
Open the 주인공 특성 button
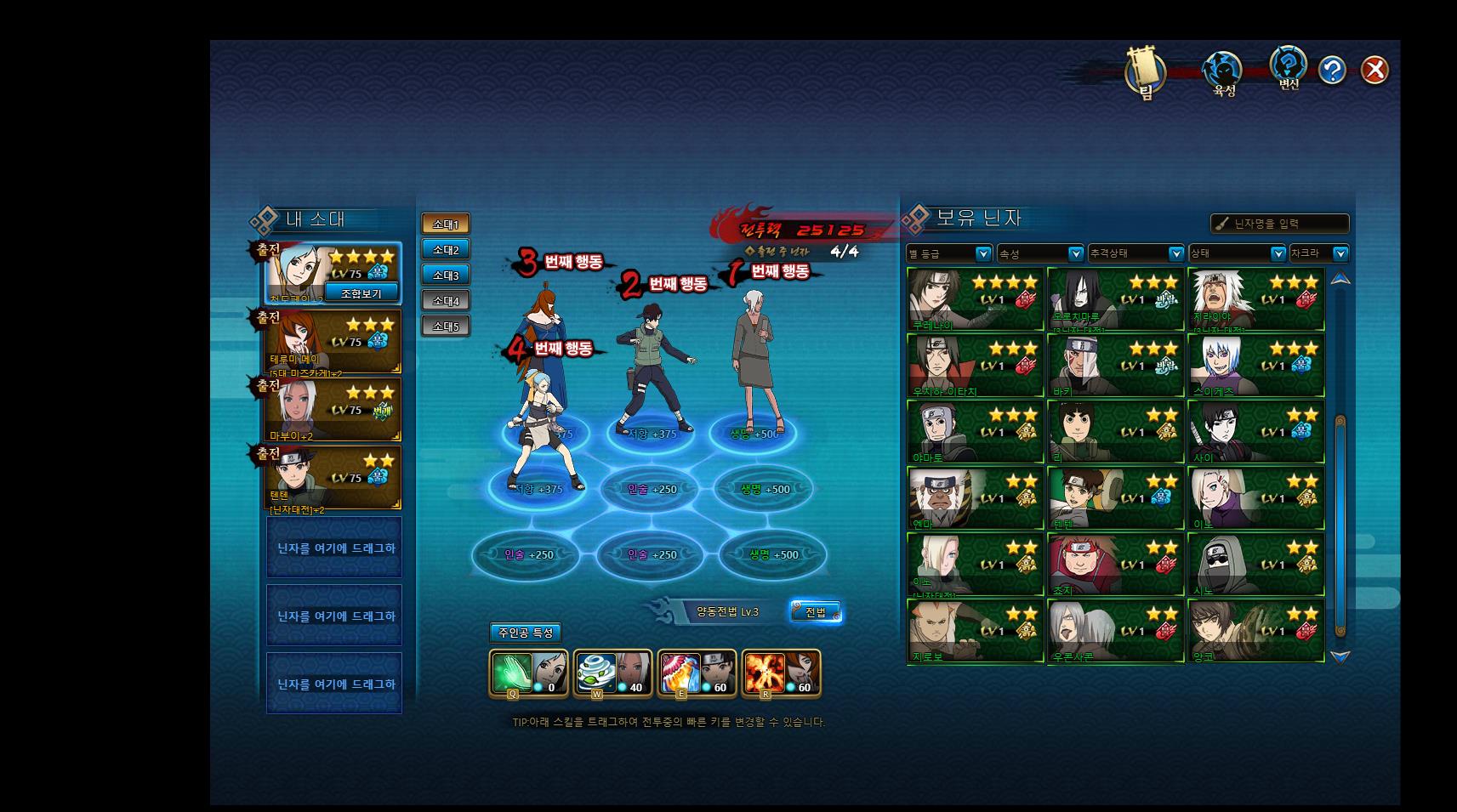click(526, 633)
